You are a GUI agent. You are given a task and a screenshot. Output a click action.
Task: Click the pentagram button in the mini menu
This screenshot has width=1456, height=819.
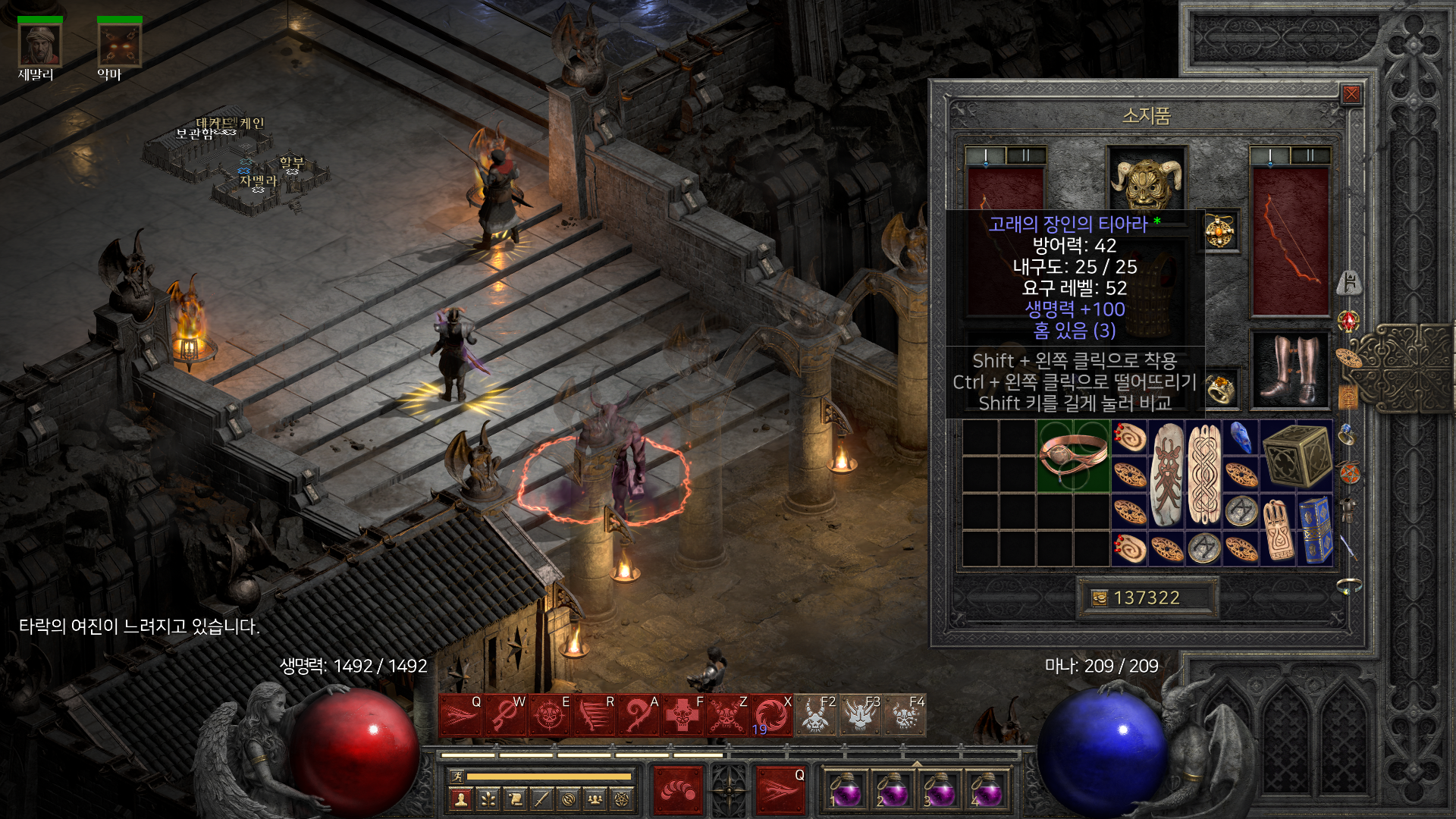[x=623, y=799]
